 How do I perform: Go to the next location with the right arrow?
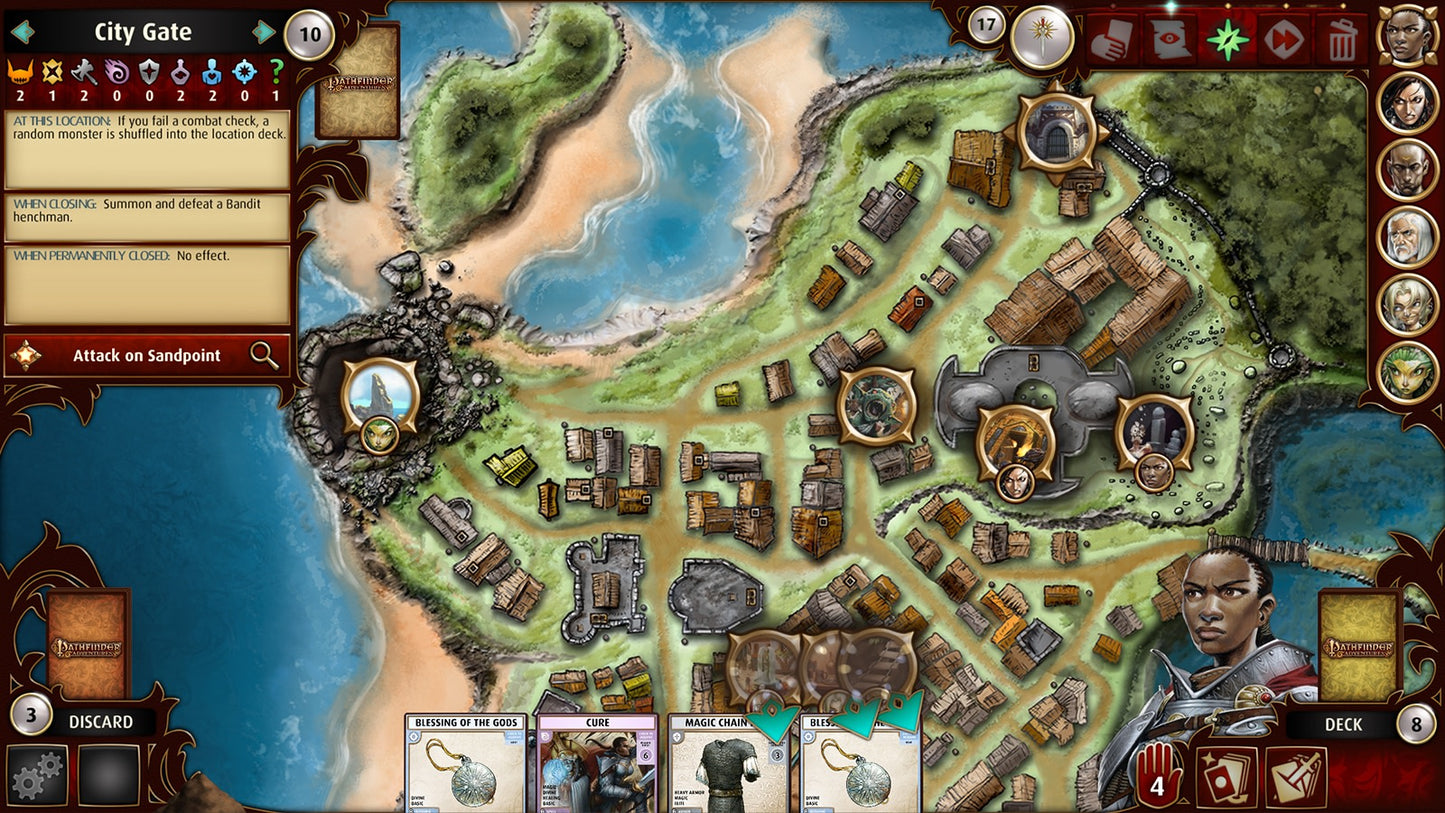pos(264,32)
